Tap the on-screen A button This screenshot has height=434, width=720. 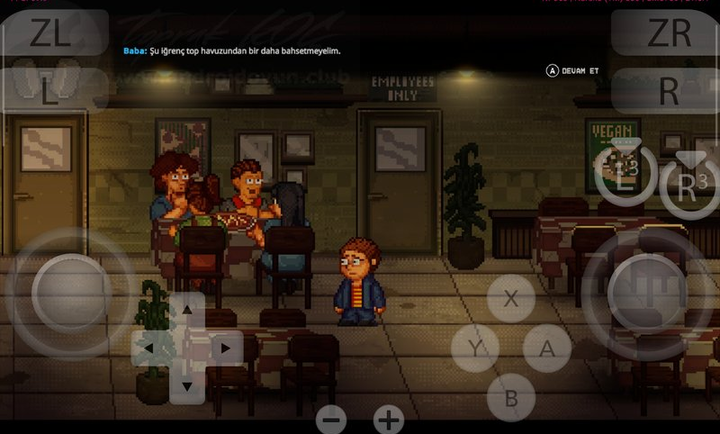coord(547,349)
